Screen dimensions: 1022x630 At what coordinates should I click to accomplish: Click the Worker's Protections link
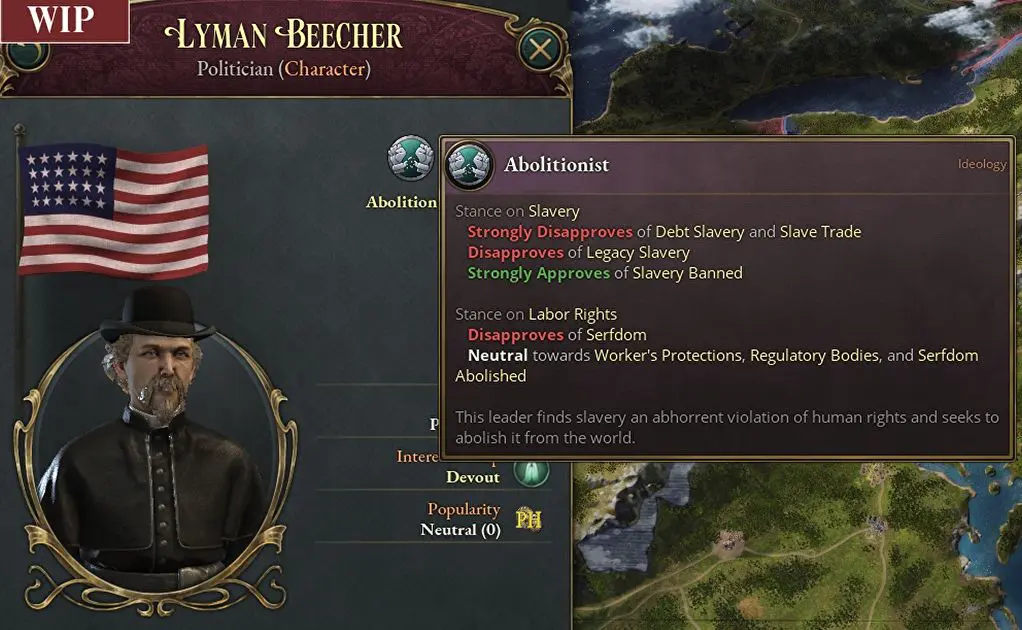(x=670, y=355)
